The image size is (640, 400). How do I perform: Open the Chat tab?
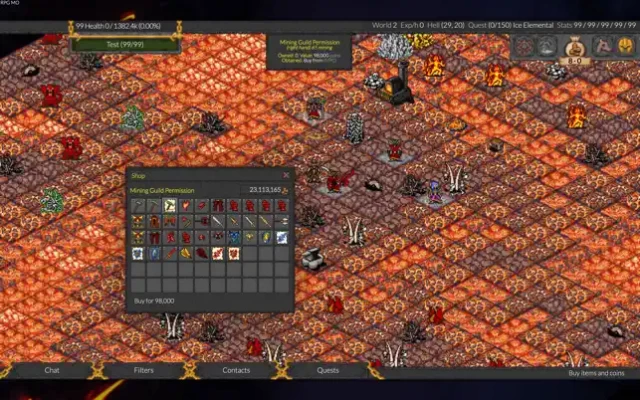click(52, 370)
